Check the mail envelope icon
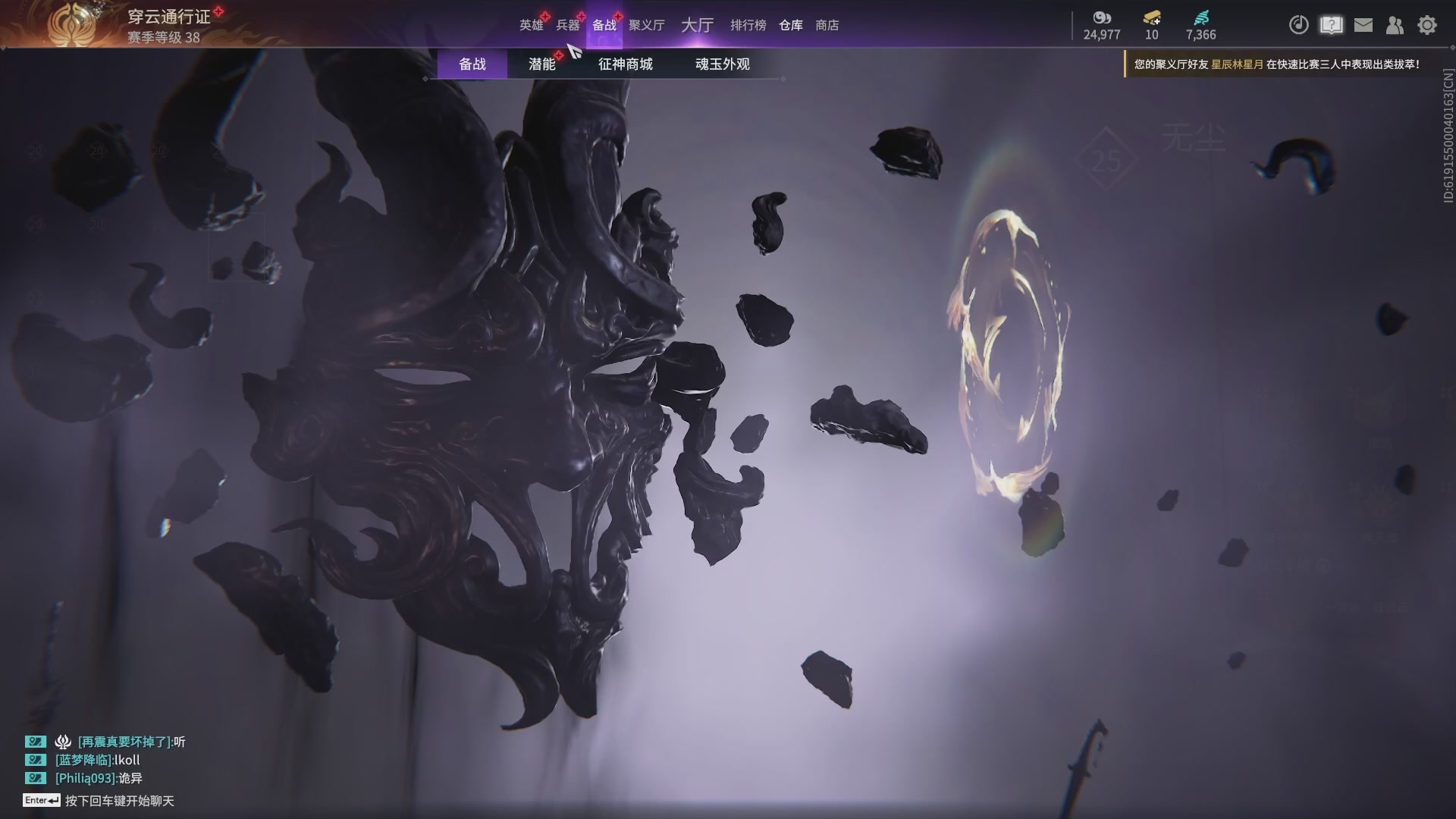The image size is (1456, 819). (x=1363, y=25)
